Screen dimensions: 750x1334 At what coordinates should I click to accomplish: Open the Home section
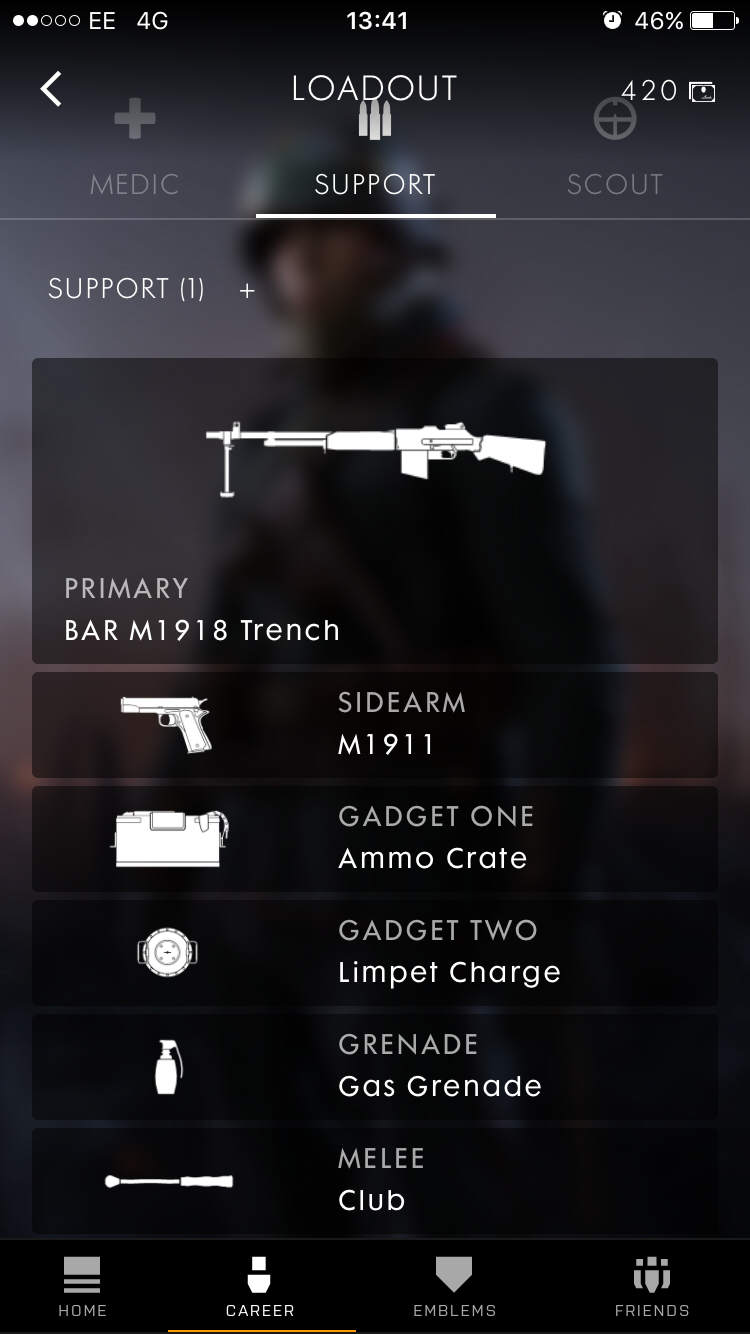click(82, 1287)
